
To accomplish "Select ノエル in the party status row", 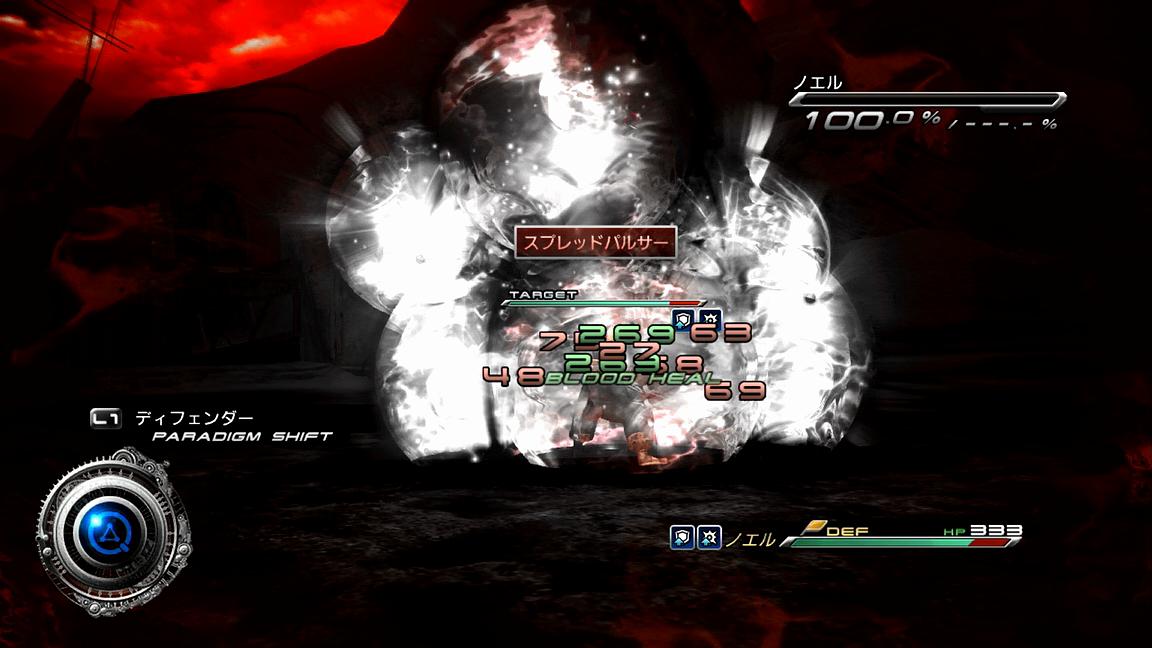I will click(749, 540).
